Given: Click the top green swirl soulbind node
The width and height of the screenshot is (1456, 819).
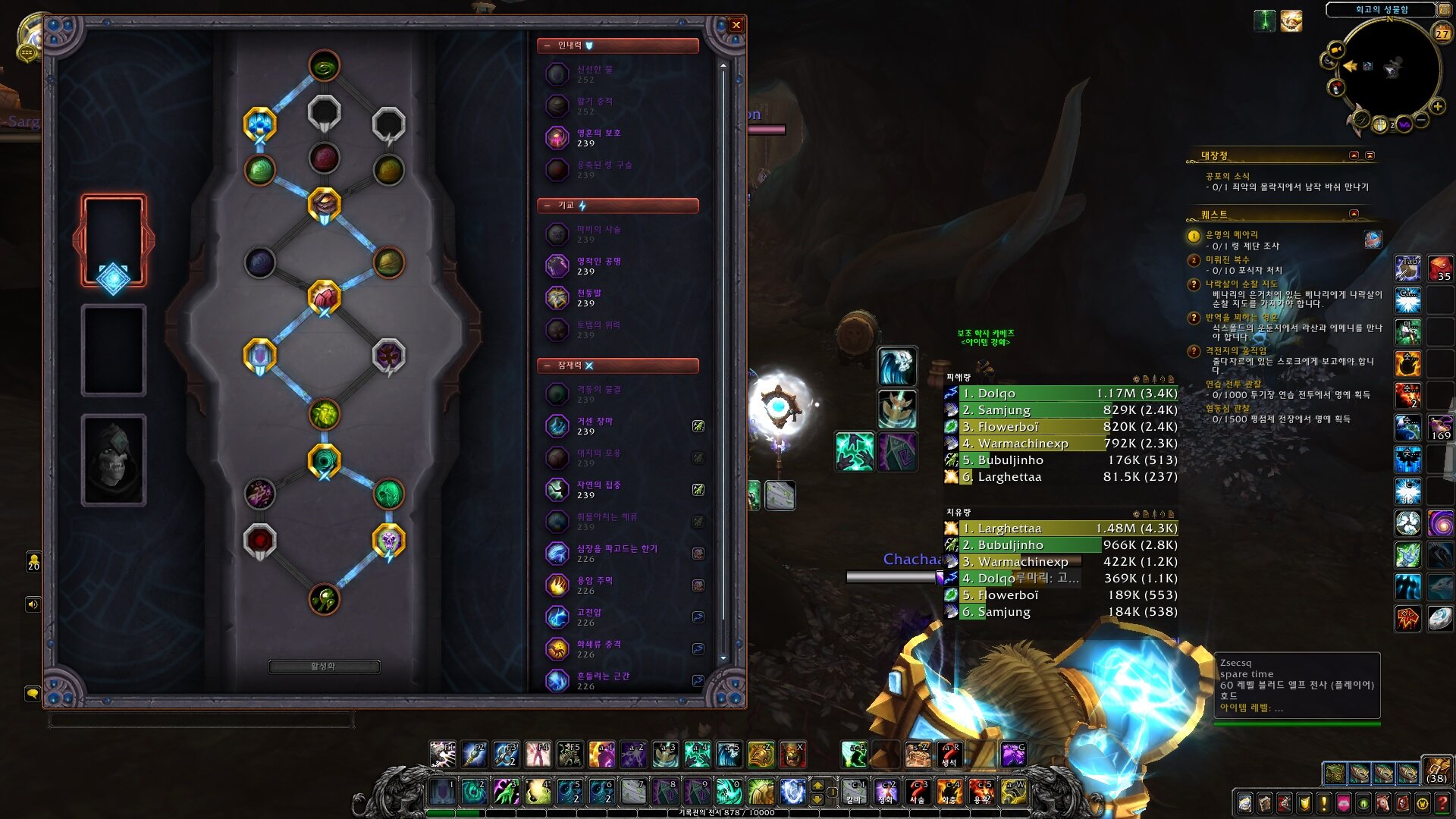Looking at the screenshot, I should pyautogui.click(x=324, y=67).
